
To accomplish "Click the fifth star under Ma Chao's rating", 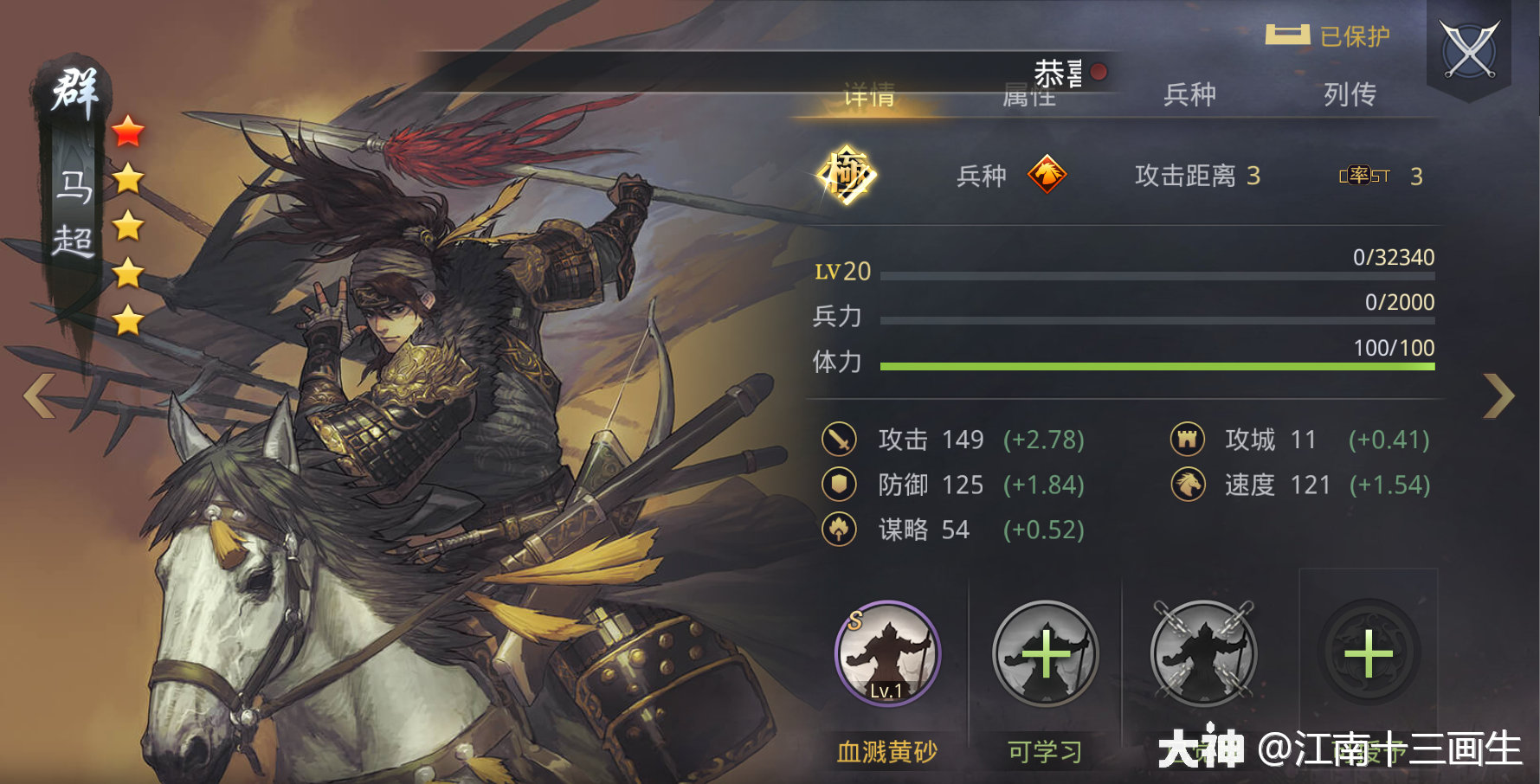I will pyautogui.click(x=128, y=321).
